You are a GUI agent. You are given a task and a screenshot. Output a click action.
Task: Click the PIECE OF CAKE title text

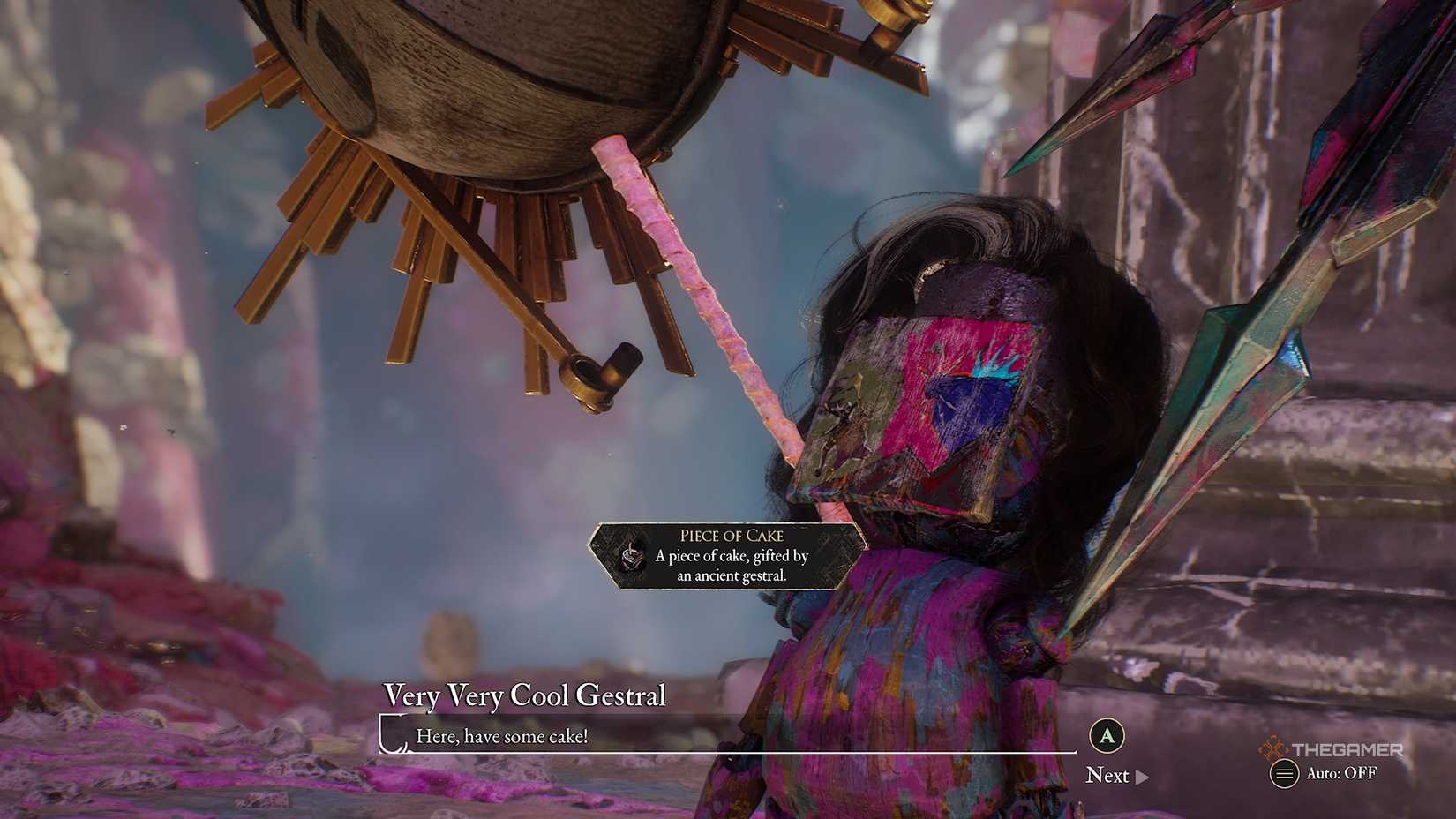coord(732,535)
